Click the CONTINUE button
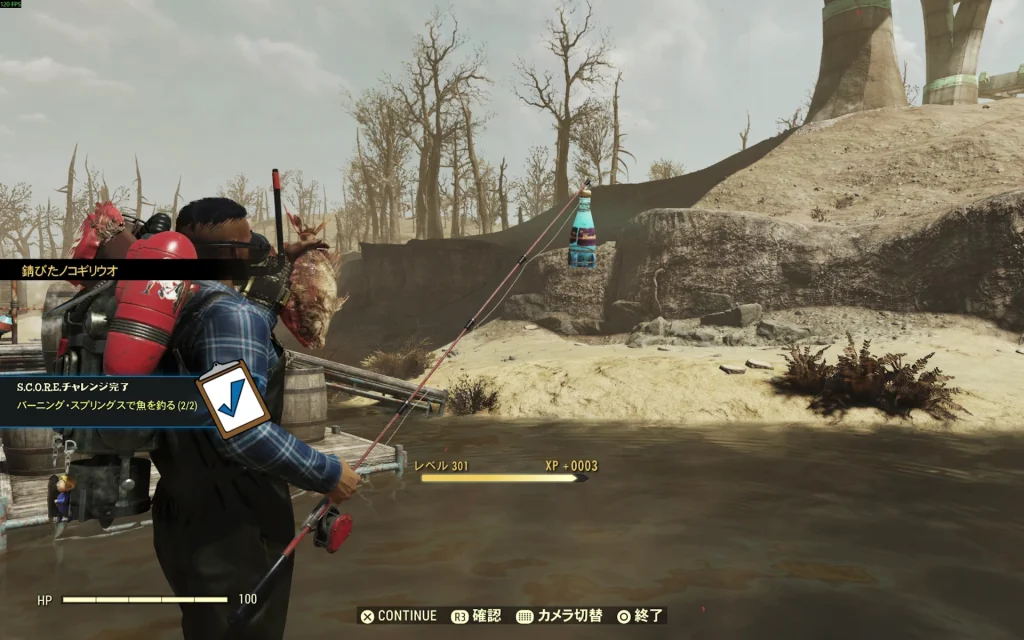 [399, 616]
